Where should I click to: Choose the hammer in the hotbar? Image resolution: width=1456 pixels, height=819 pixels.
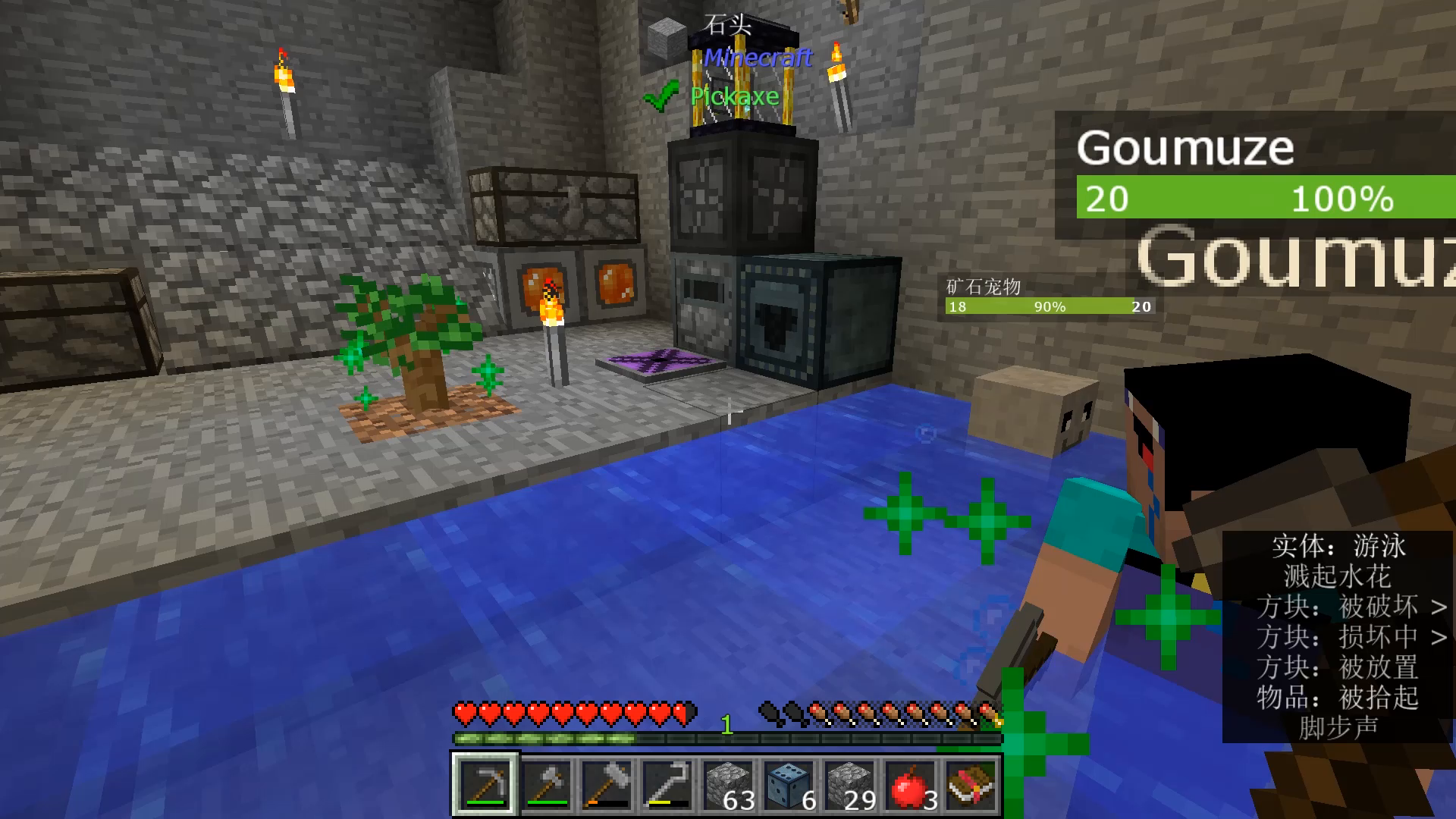click(x=607, y=784)
